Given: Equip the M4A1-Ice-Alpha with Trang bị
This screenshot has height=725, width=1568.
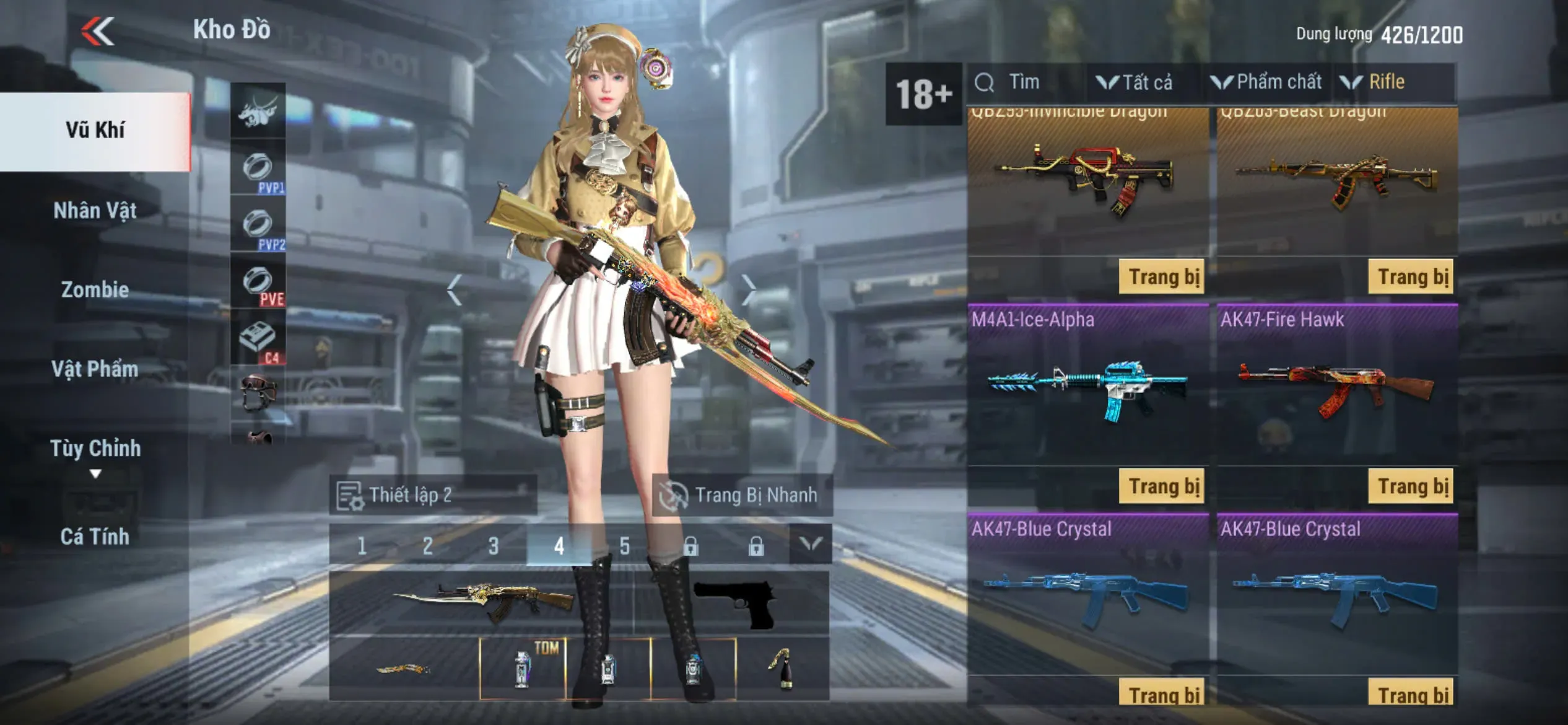Looking at the screenshot, I should point(1162,486).
